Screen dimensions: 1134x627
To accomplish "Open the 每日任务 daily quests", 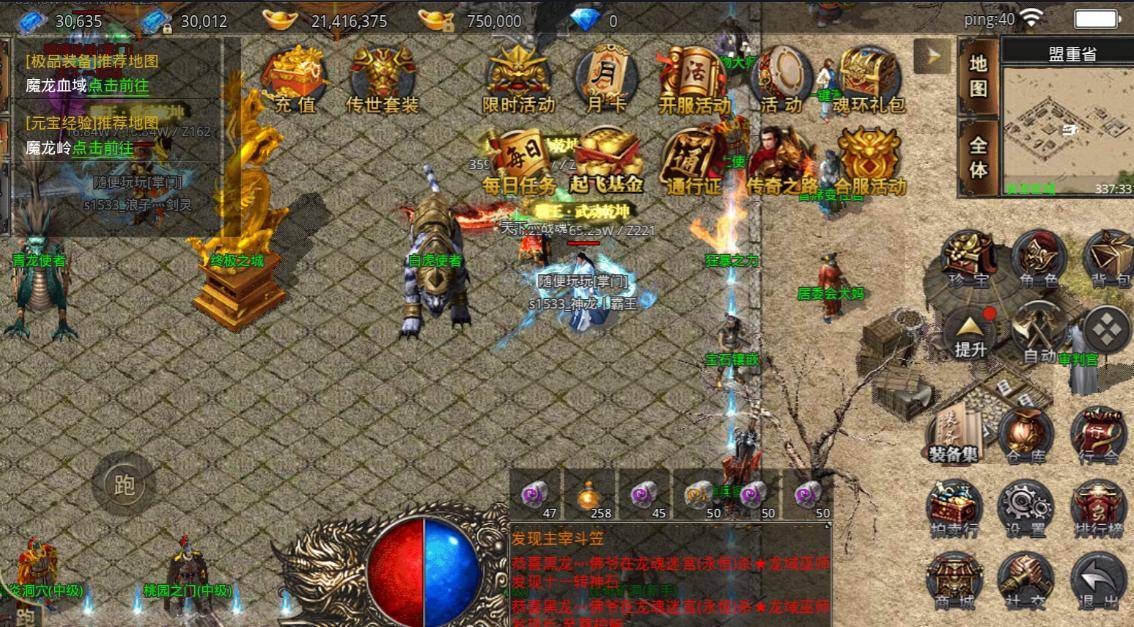I will [x=518, y=160].
